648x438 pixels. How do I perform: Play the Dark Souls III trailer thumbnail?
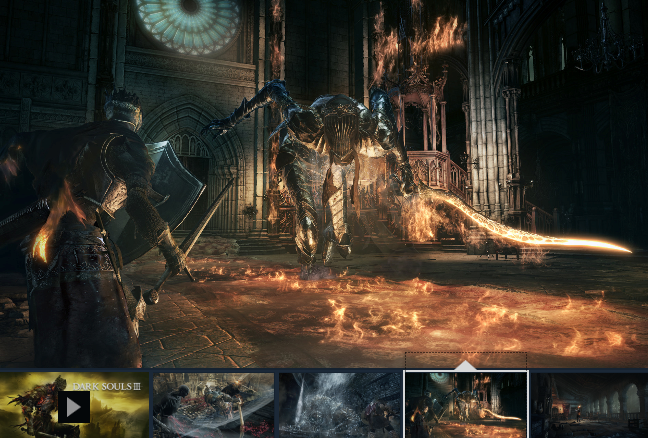[73, 406]
